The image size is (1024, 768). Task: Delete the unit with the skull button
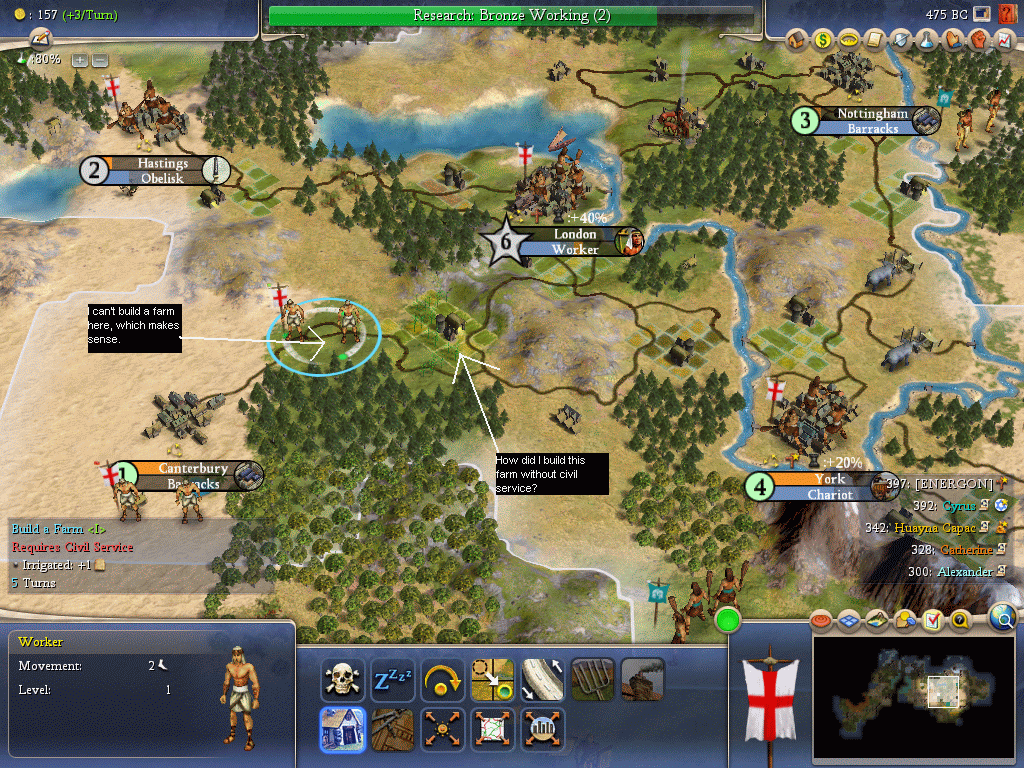(341, 680)
